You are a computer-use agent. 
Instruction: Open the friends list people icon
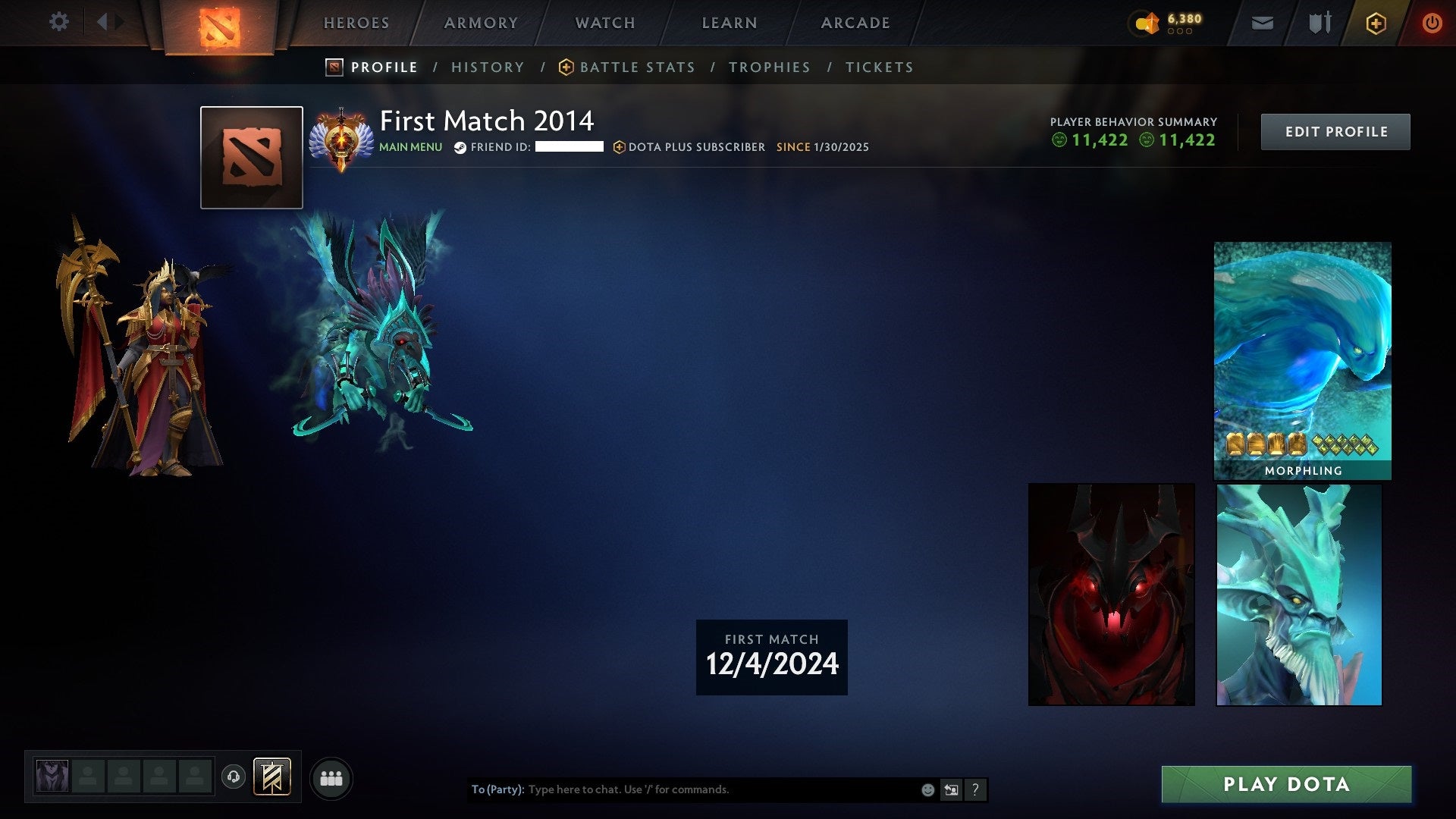tap(331, 777)
